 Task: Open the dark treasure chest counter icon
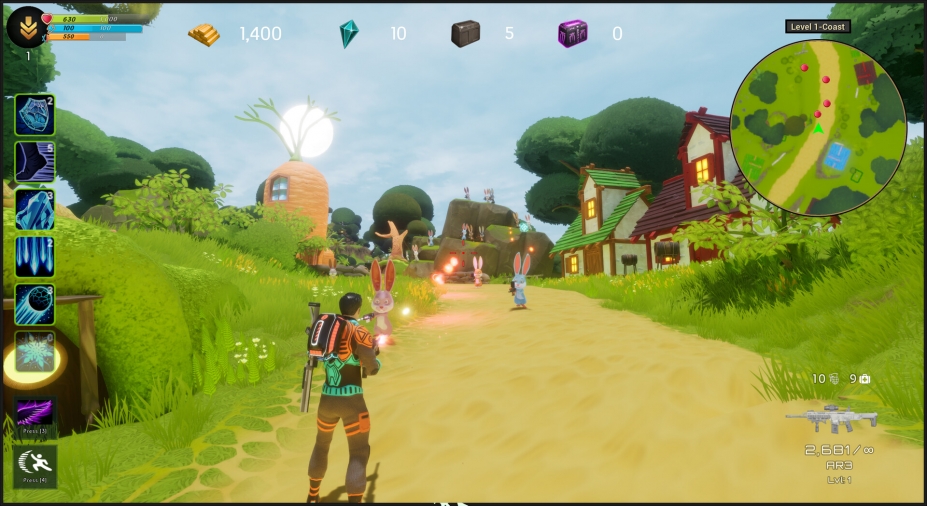tap(465, 34)
